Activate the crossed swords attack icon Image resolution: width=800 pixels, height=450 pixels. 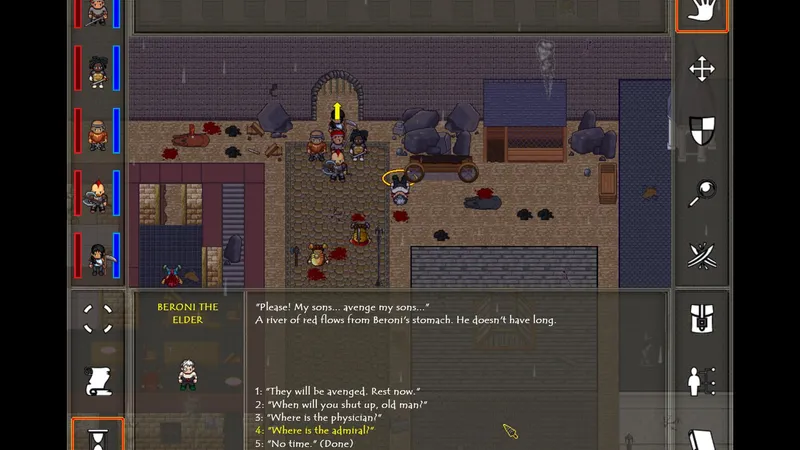click(x=701, y=255)
